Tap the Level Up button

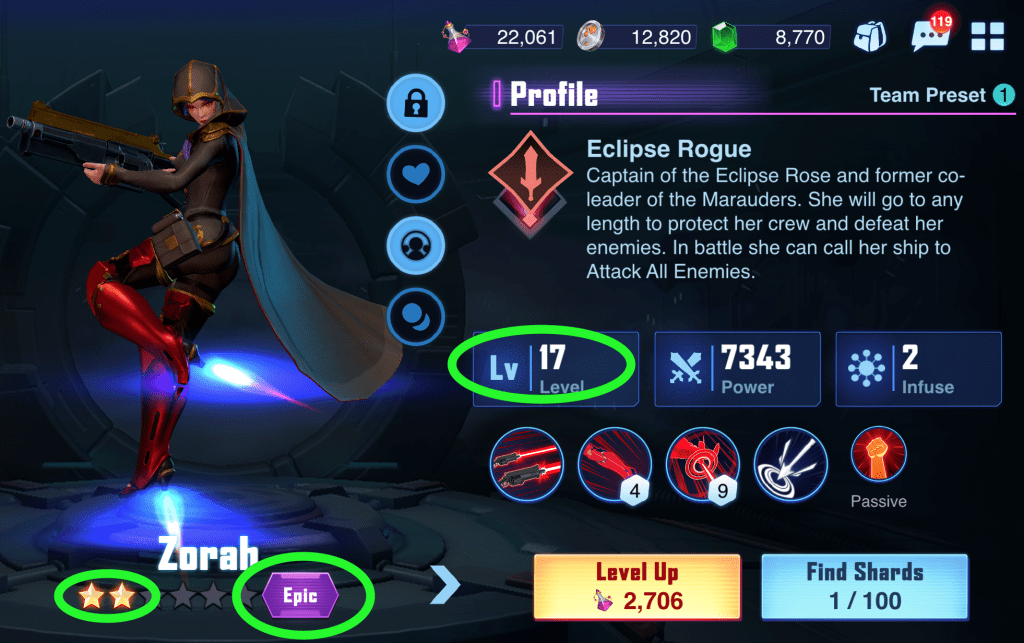[x=637, y=586]
